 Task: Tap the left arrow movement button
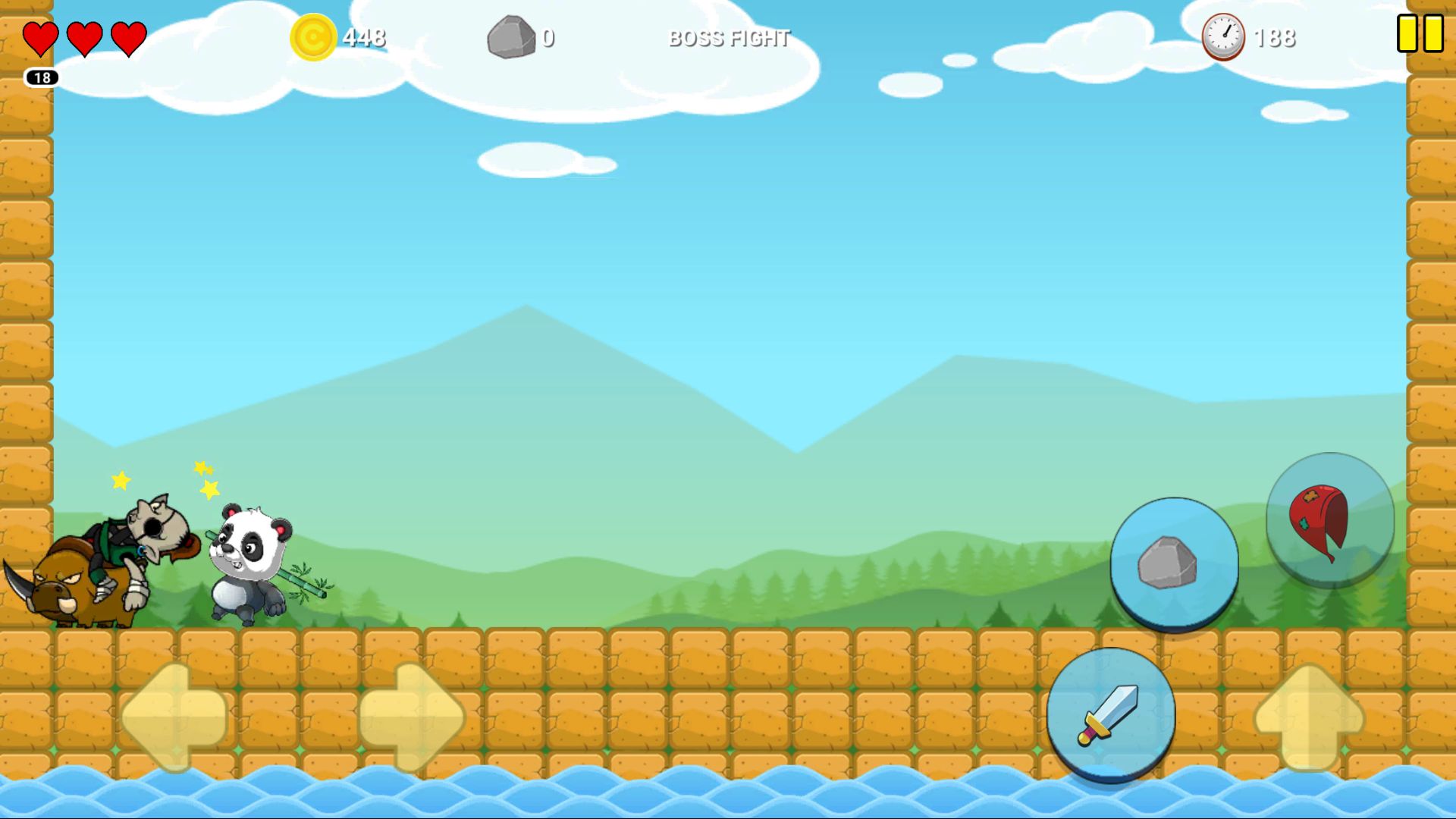174,717
